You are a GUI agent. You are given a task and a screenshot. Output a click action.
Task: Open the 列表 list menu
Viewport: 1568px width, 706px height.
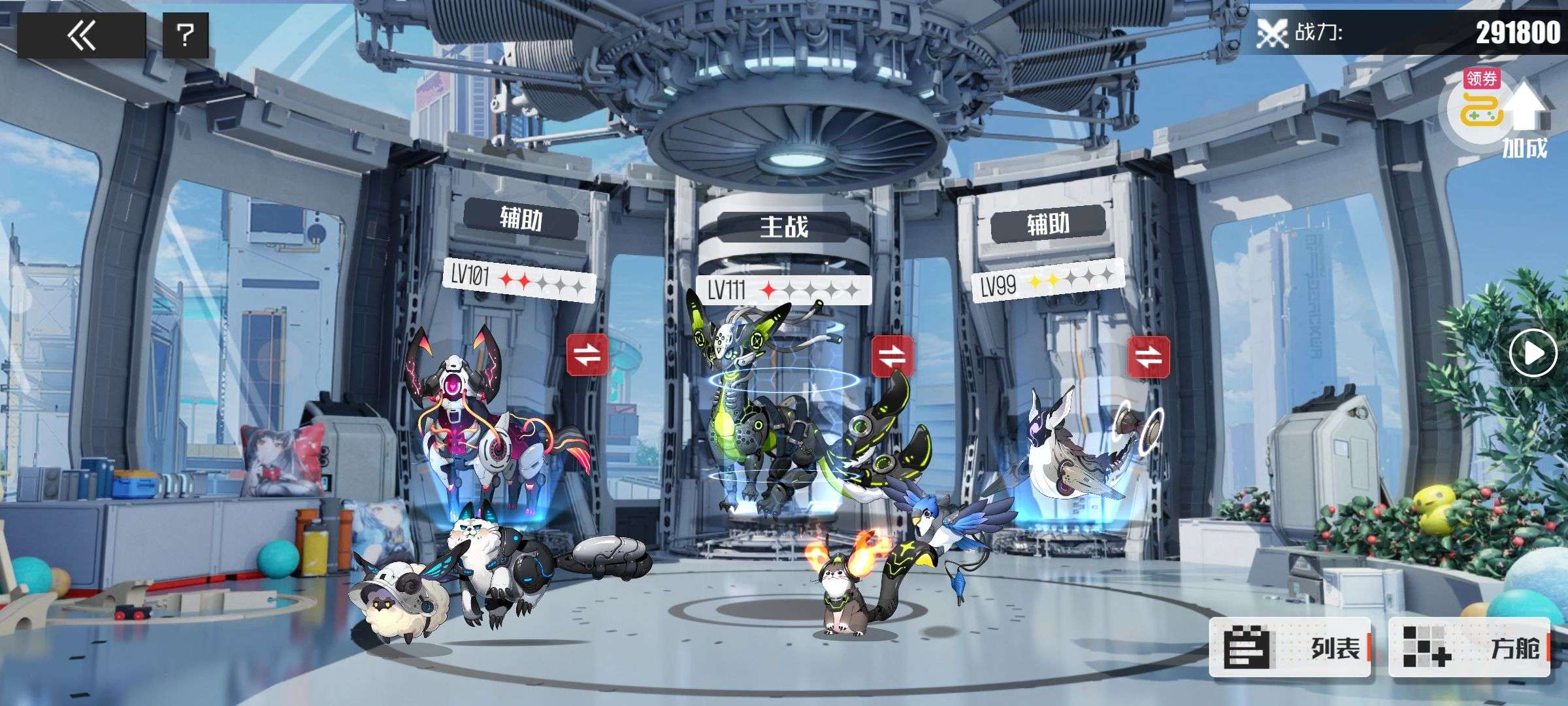click(x=1289, y=647)
